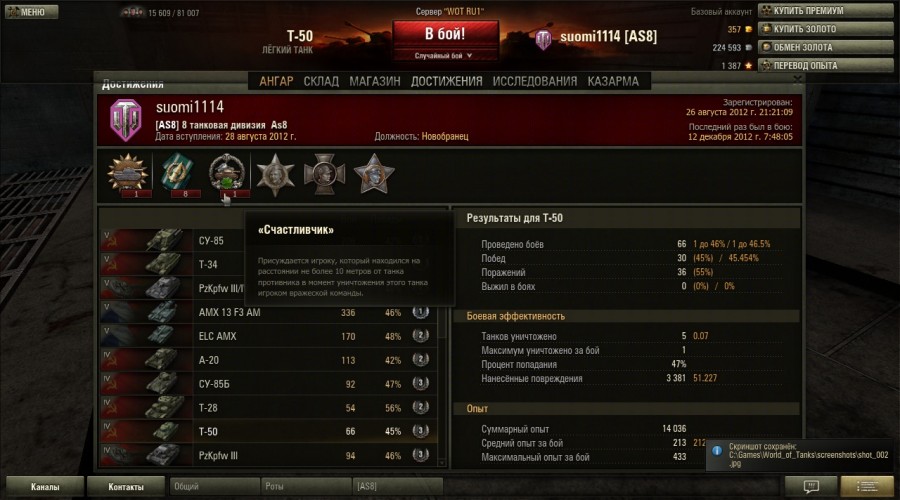
Task: Select the ELC AMX row in tank list
Action: click(x=268, y=337)
